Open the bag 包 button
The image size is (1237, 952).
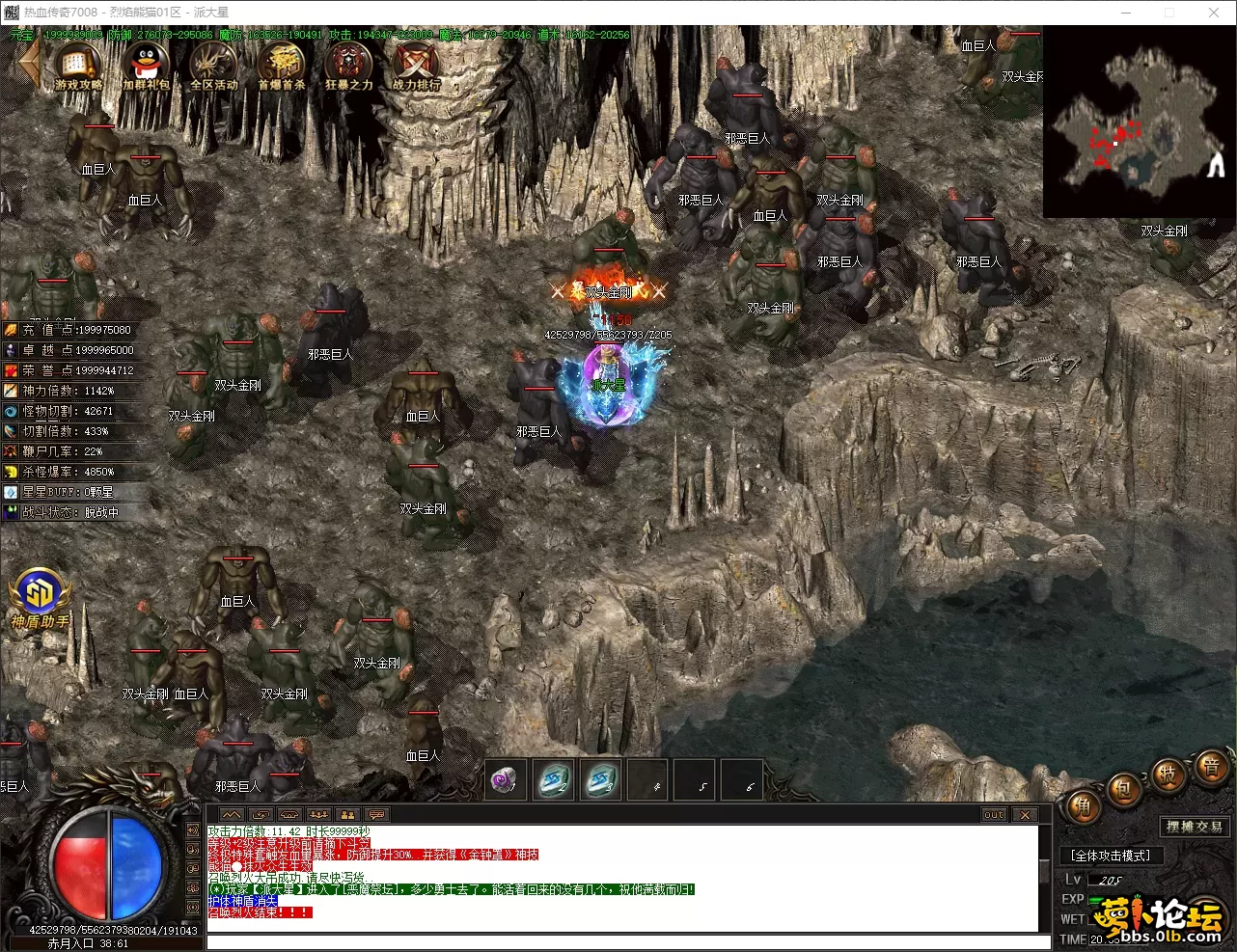tap(1125, 791)
